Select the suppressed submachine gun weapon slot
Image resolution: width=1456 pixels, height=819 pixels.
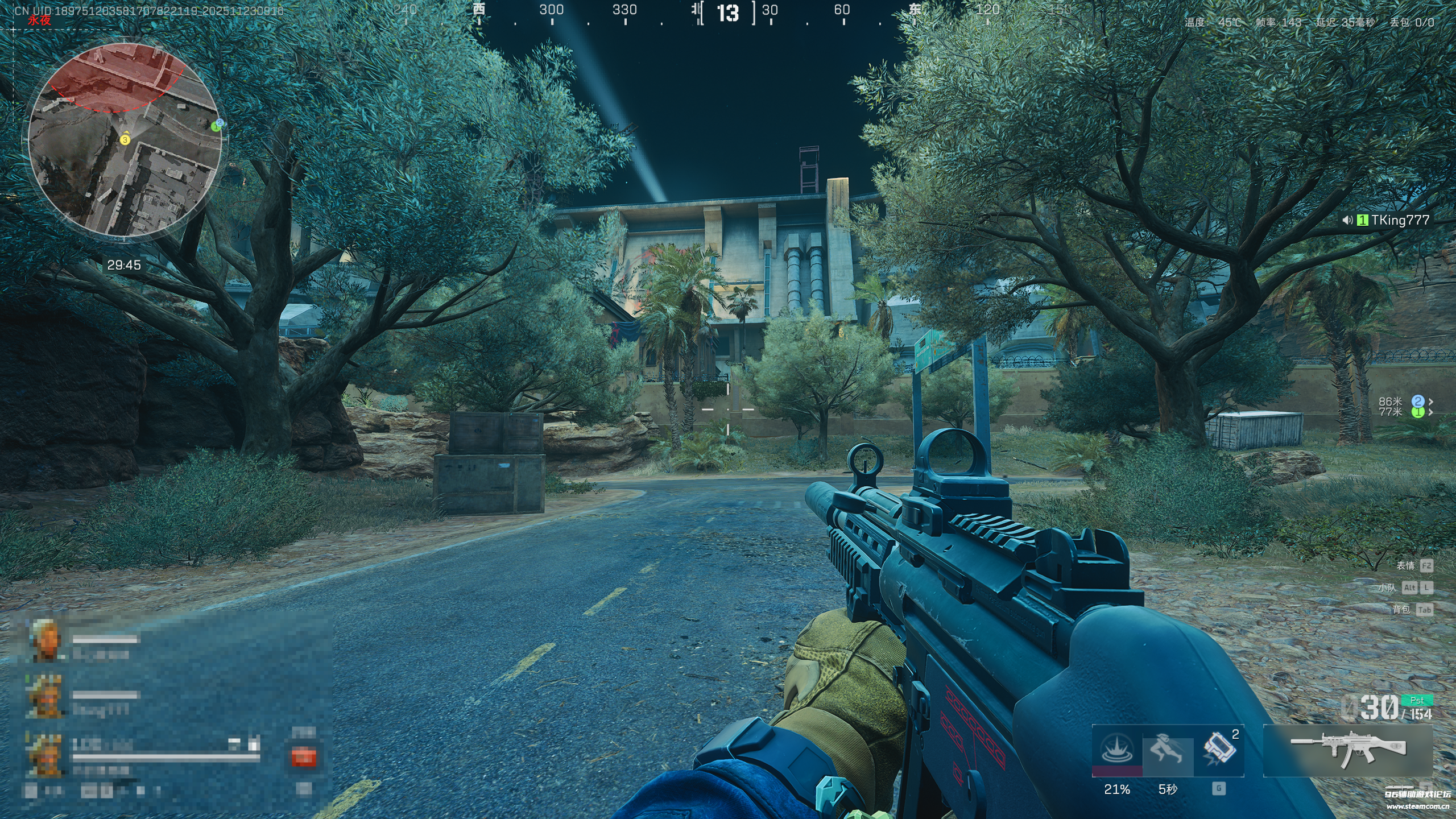pyautogui.click(x=1348, y=750)
